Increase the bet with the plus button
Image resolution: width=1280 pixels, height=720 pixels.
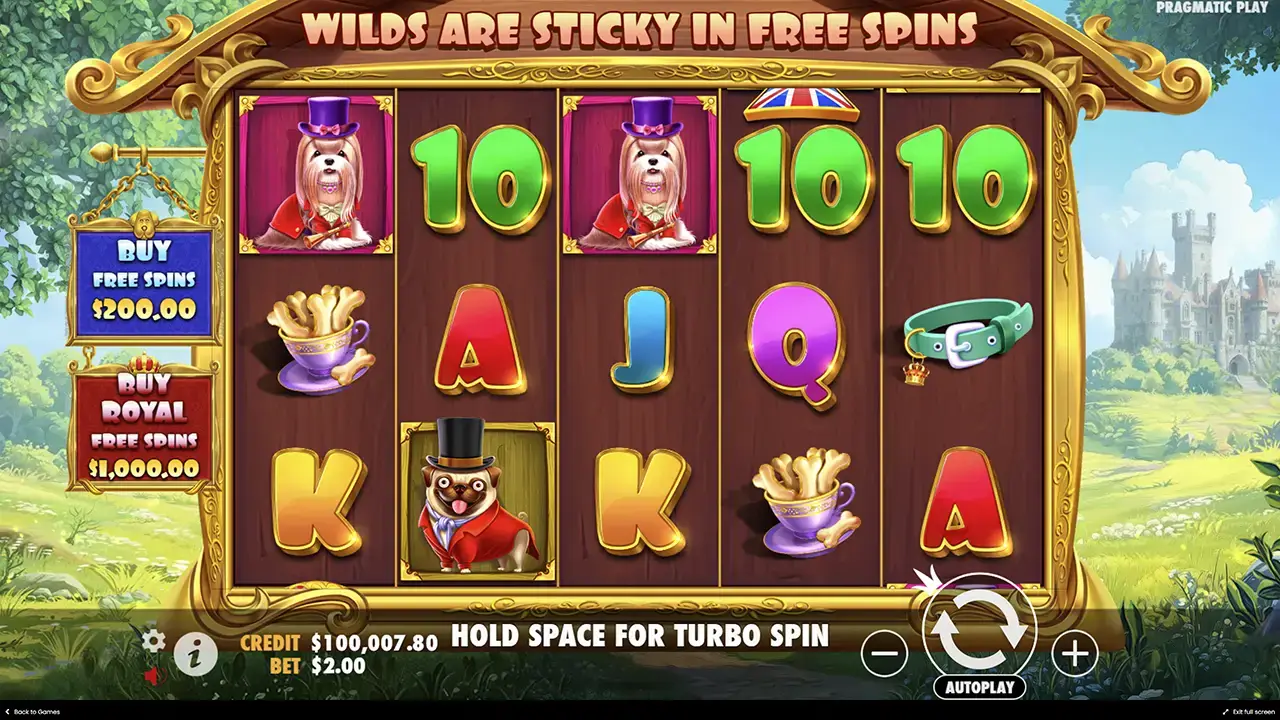(1074, 654)
